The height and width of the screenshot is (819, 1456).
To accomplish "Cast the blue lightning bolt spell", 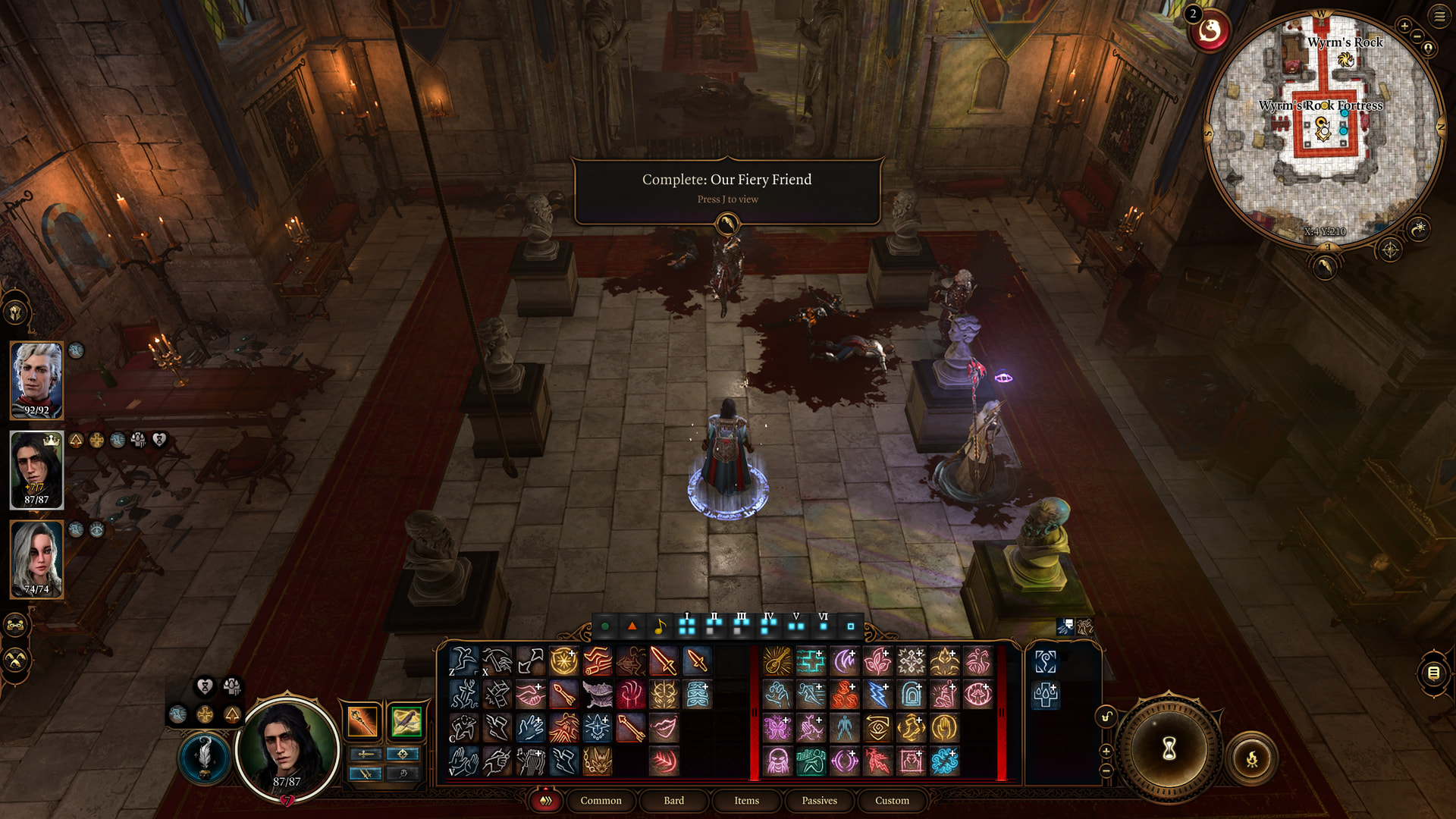I will click(877, 695).
